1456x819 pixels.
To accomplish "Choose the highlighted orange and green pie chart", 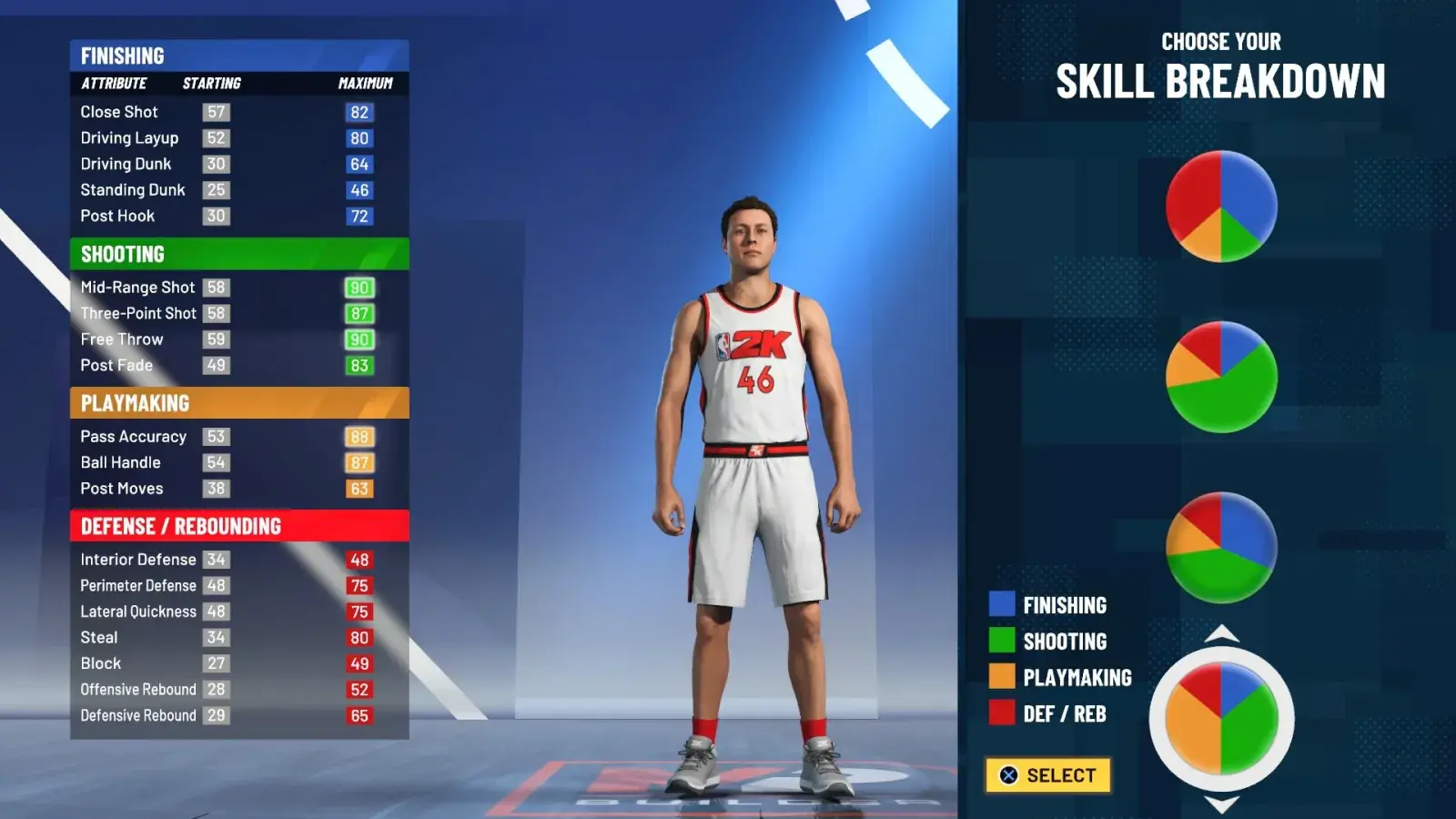I will pyautogui.click(x=1221, y=718).
